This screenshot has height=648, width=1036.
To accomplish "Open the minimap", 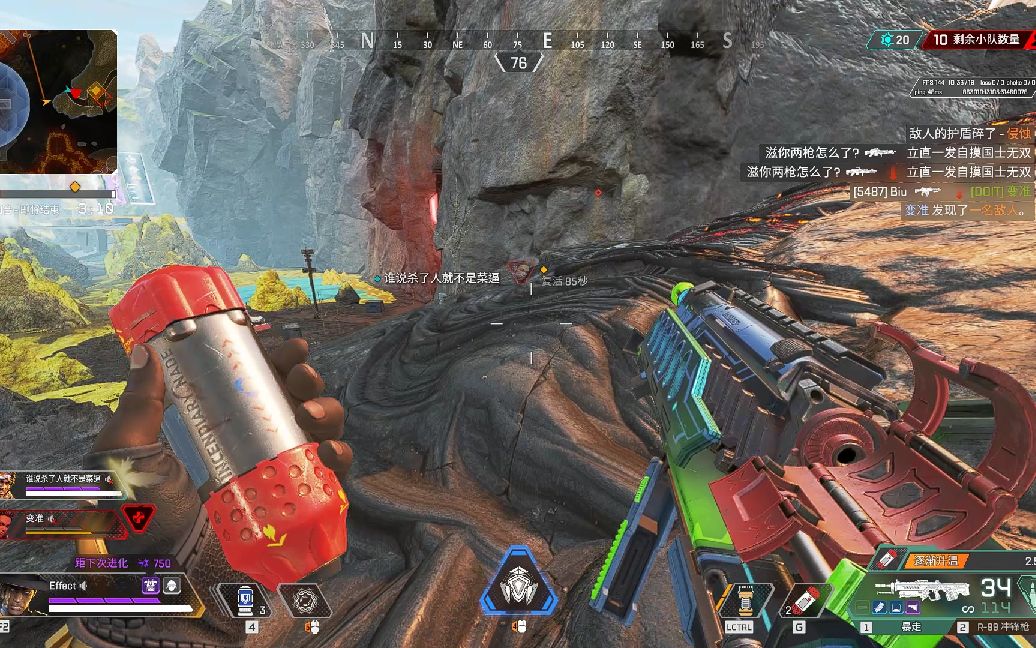I will click(x=58, y=101).
